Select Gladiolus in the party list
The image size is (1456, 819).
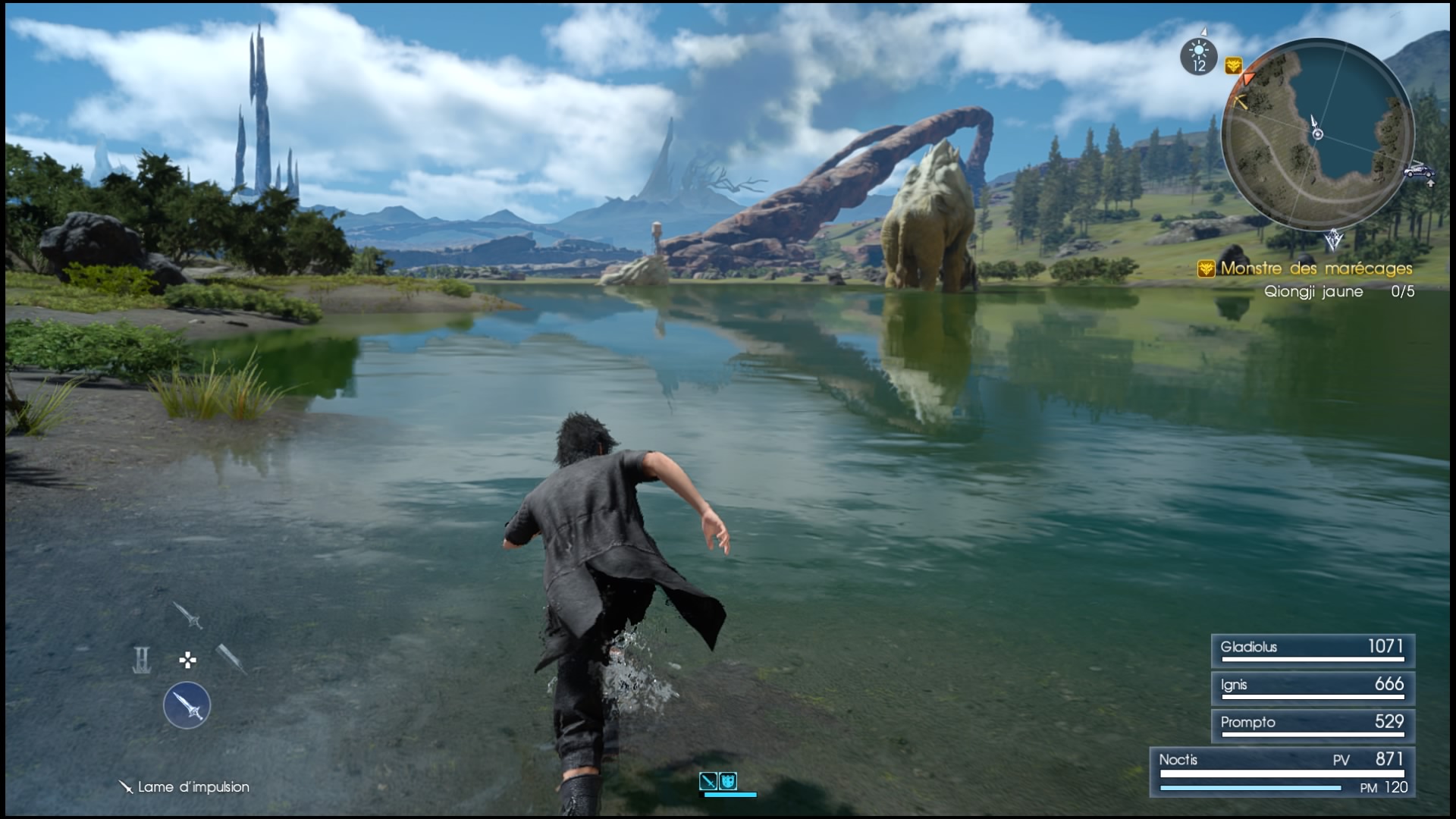coord(1313,651)
